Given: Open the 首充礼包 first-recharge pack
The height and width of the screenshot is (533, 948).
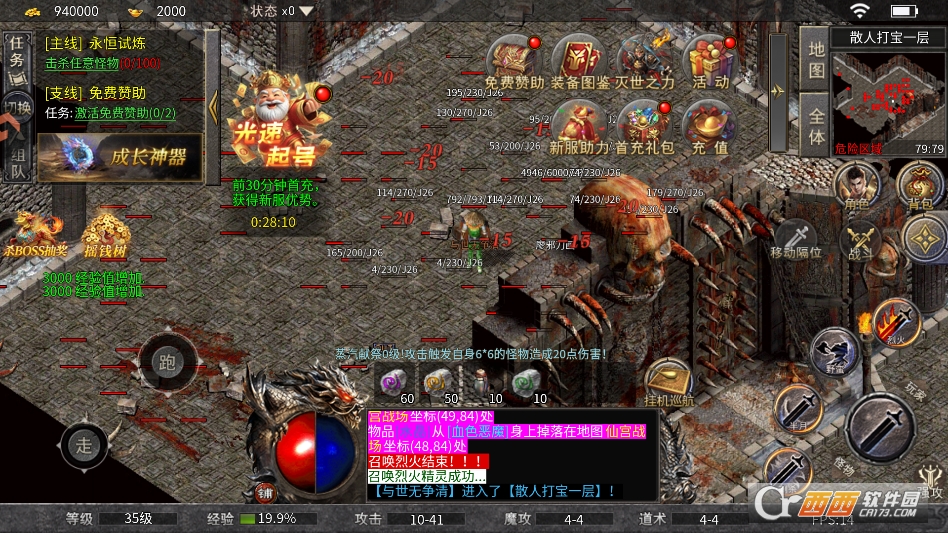Looking at the screenshot, I should pyautogui.click(x=645, y=127).
